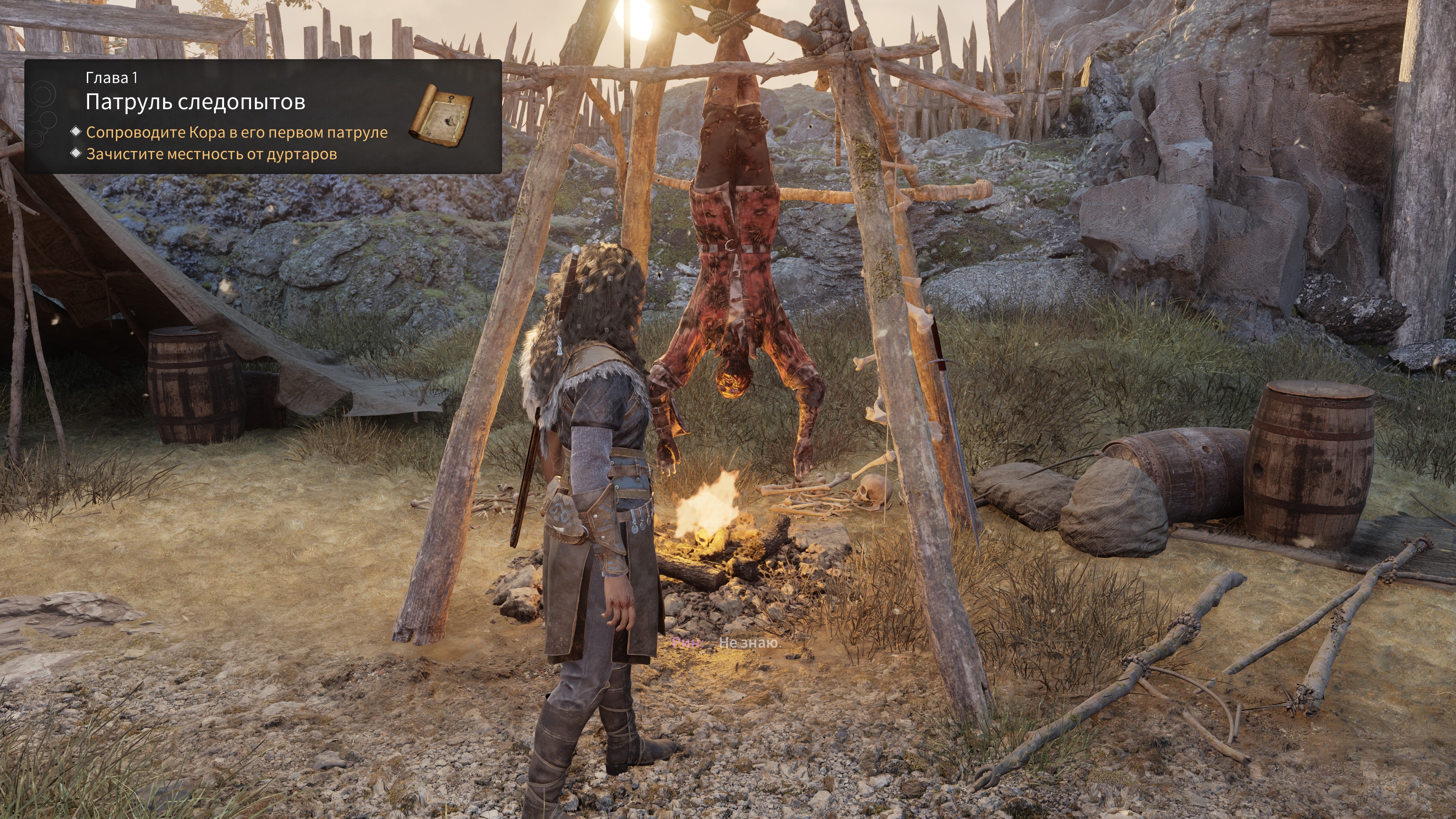Choose the "Зачистите местность от дуртаров" objective
Image resolution: width=1456 pixels, height=819 pixels.
click(212, 154)
